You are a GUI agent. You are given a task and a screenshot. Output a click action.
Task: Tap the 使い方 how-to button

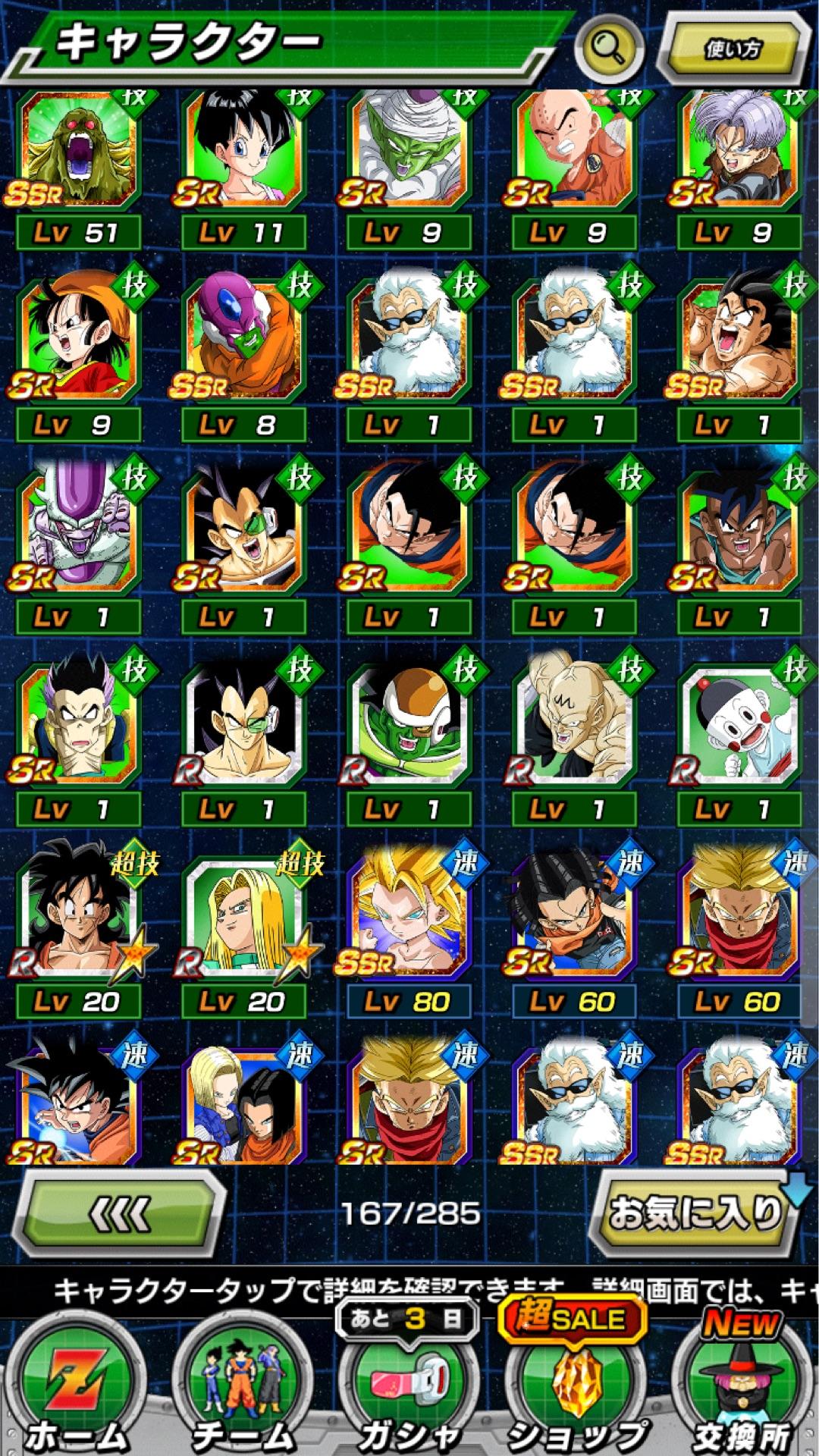pos(732,49)
